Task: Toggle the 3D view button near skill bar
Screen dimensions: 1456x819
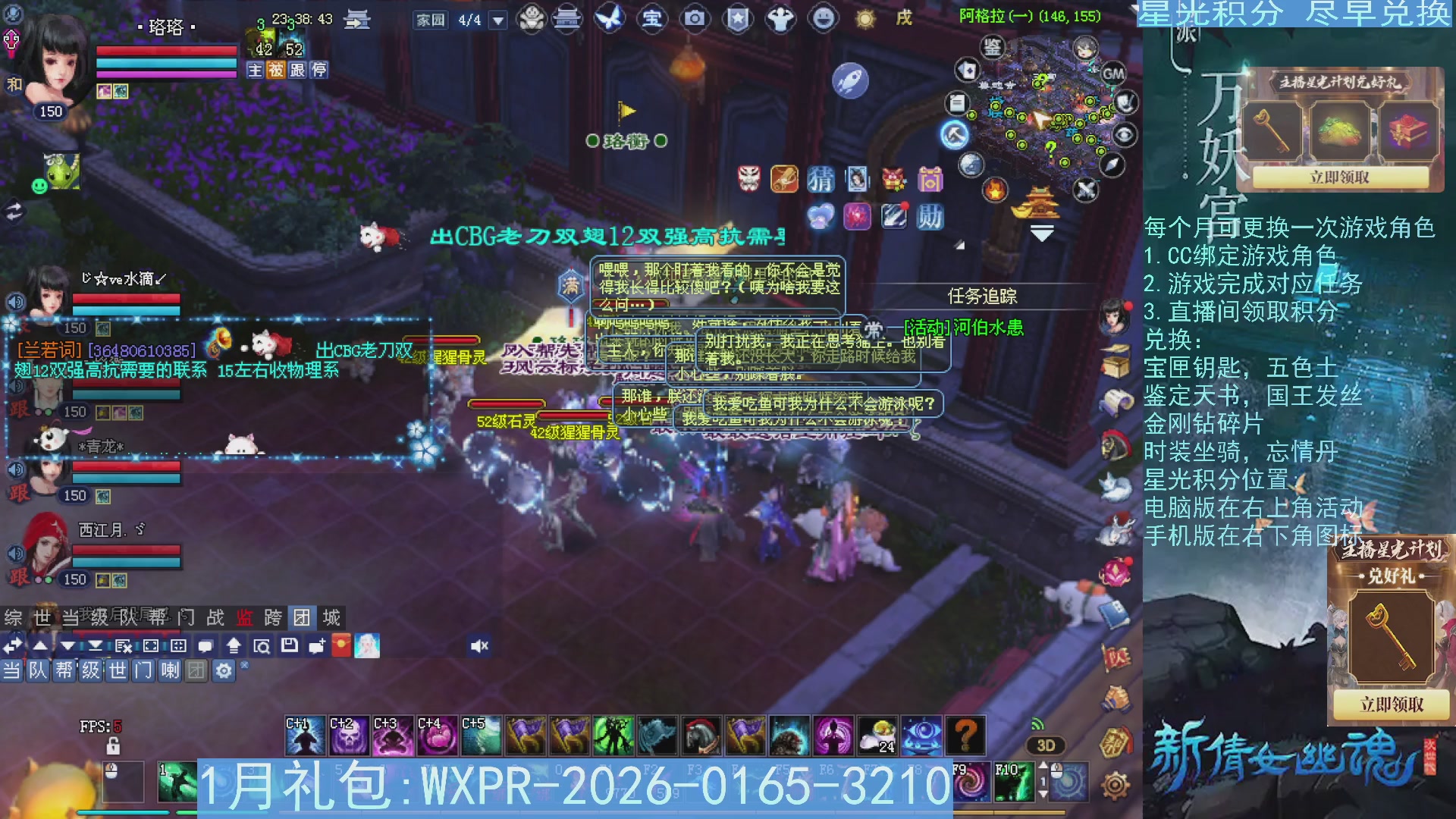Action: tap(1045, 745)
